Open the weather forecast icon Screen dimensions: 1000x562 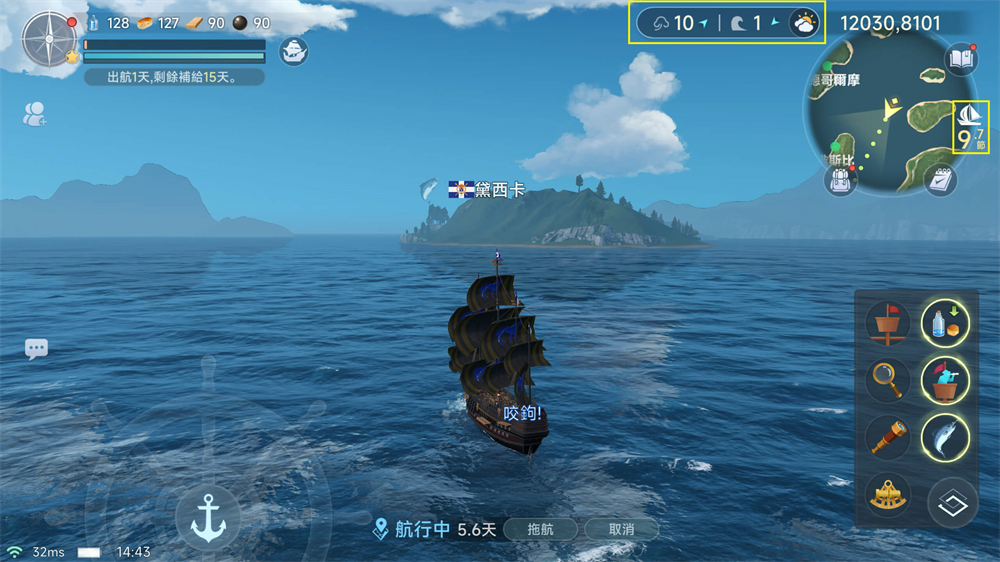(803, 23)
